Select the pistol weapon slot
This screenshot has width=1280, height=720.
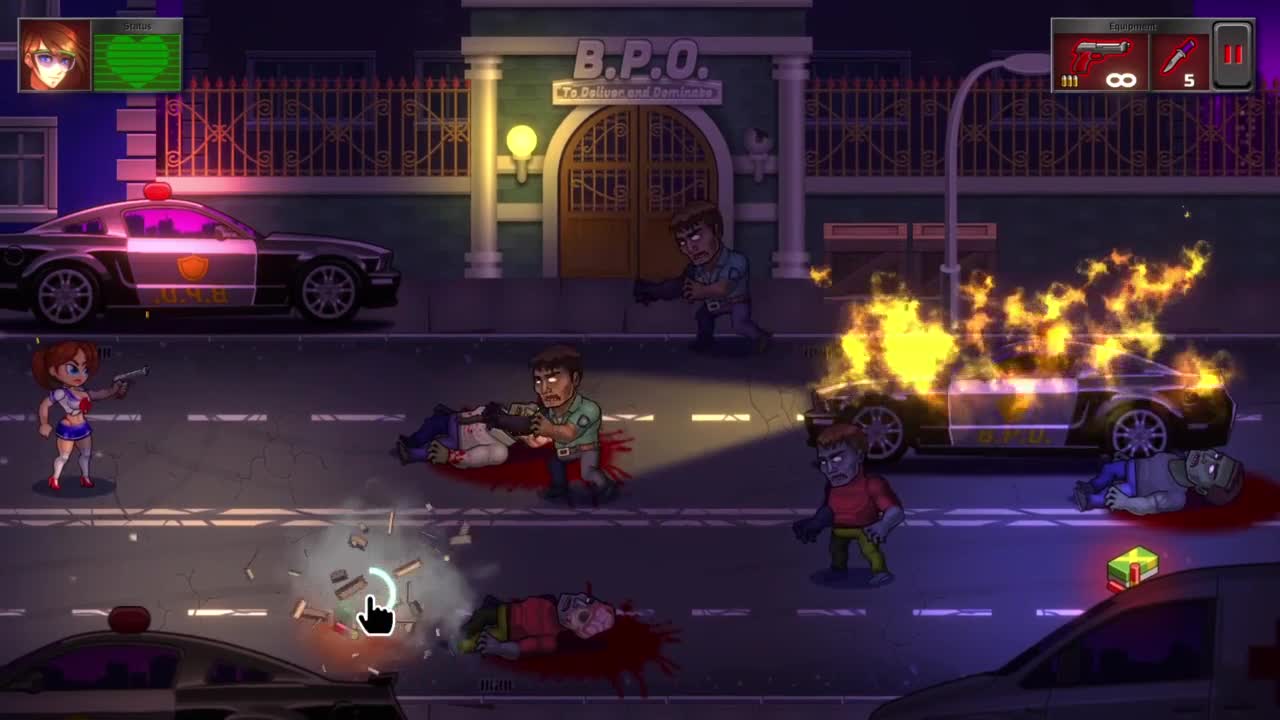(x=1100, y=62)
